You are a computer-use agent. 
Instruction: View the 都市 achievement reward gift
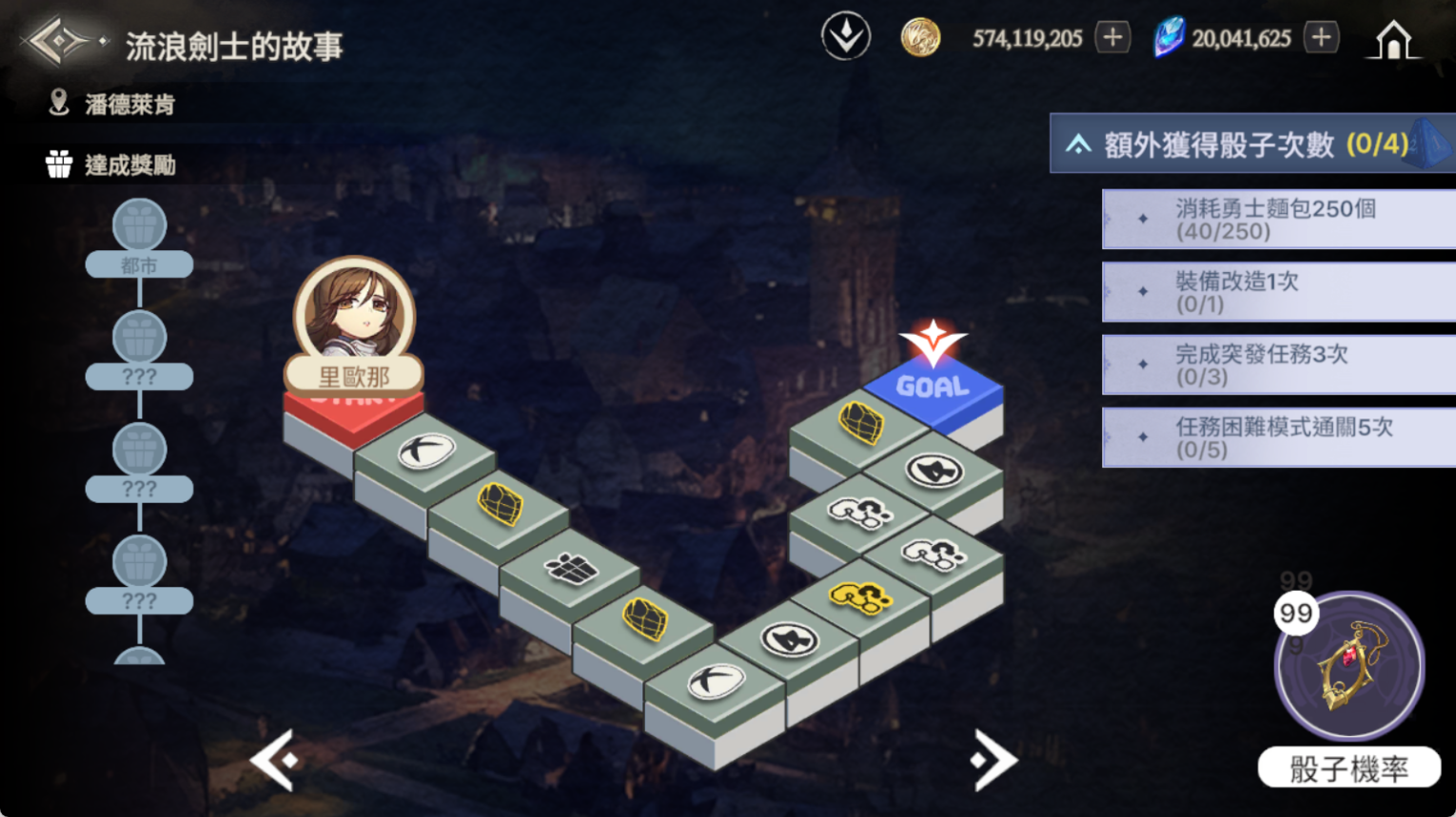click(139, 226)
